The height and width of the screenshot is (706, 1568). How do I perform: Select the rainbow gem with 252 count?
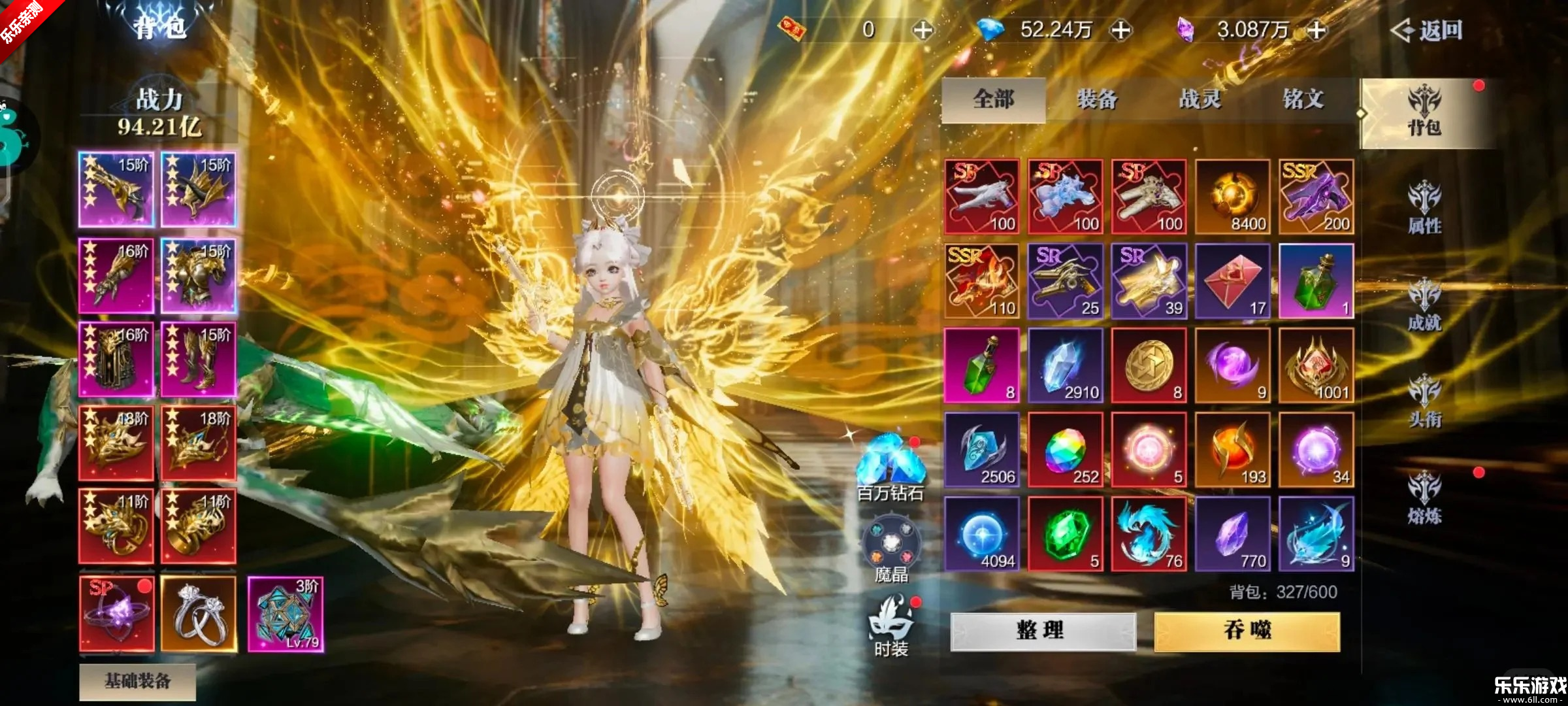pos(1065,450)
